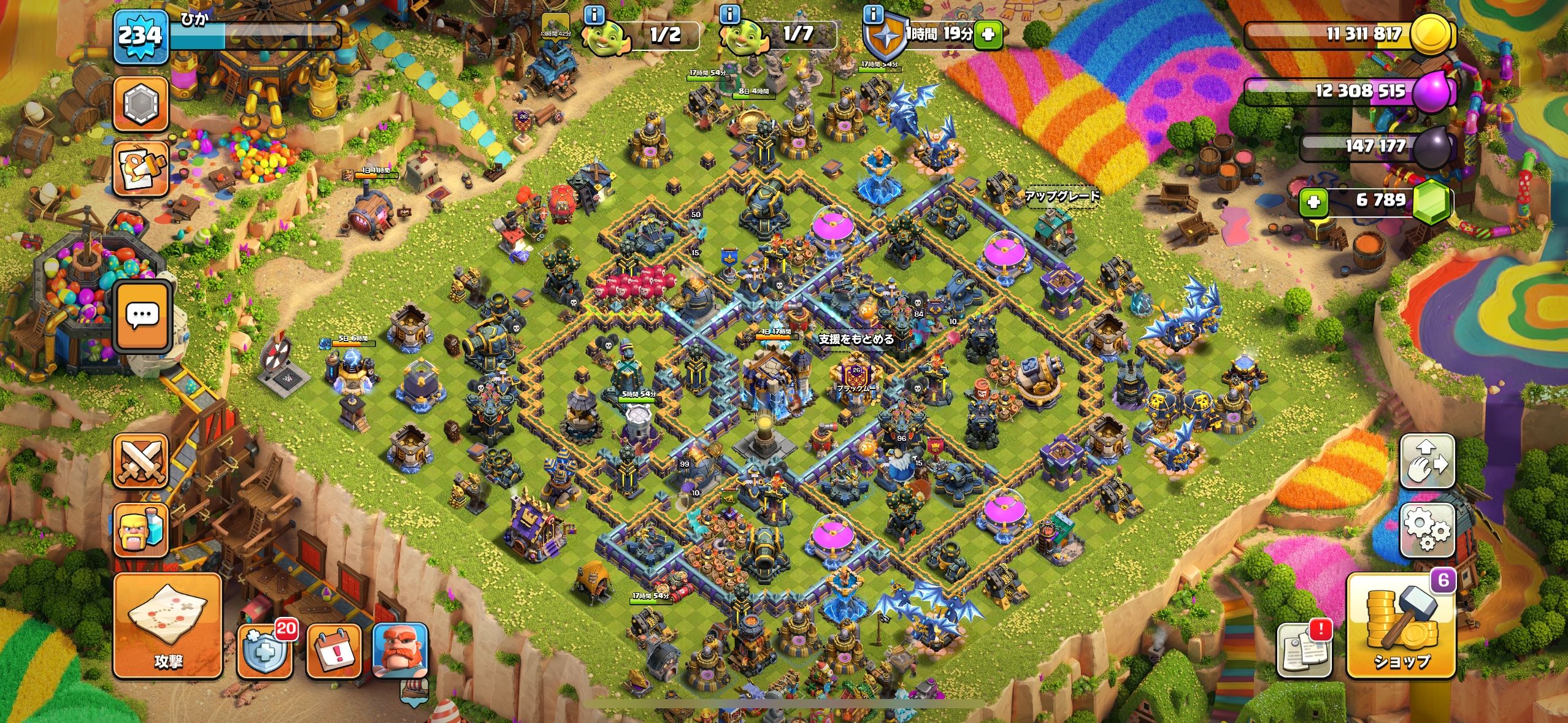
Task: Extend shield with the green plus button
Action: point(988,34)
